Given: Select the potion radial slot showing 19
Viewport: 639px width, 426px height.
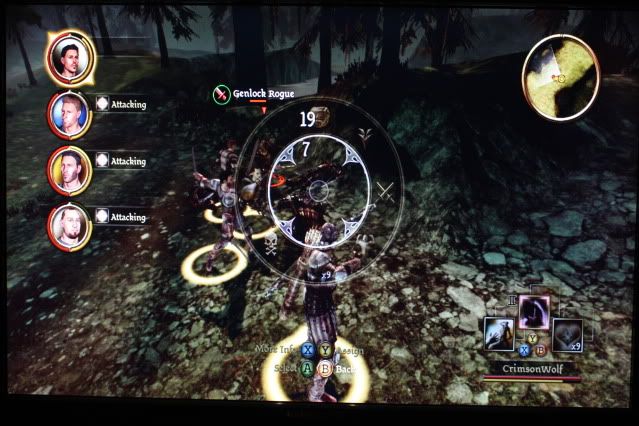Looking at the screenshot, I should coord(322,117).
